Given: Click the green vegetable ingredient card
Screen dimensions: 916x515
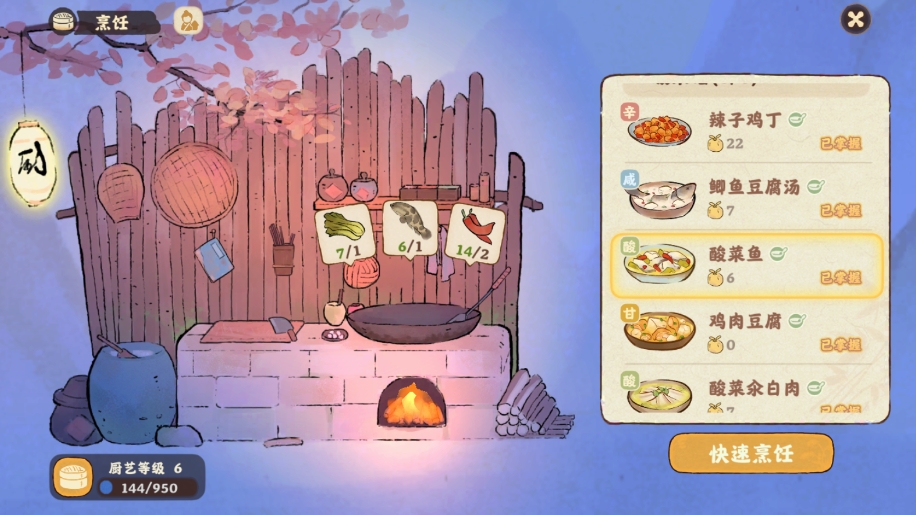Looking at the screenshot, I should tap(344, 235).
